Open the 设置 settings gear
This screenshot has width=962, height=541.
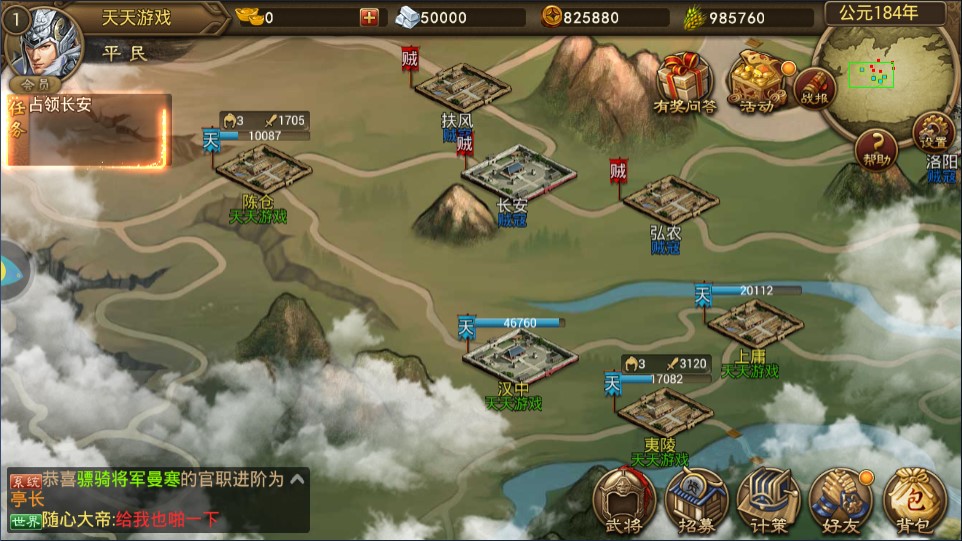932,132
